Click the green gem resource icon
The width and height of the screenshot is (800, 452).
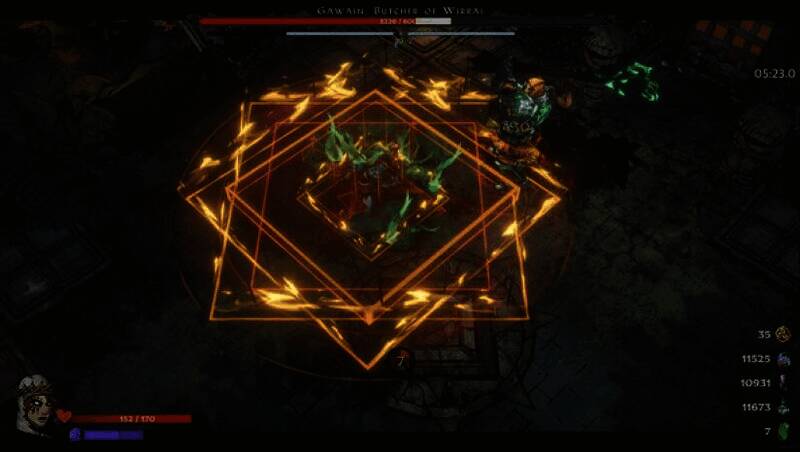tap(783, 431)
